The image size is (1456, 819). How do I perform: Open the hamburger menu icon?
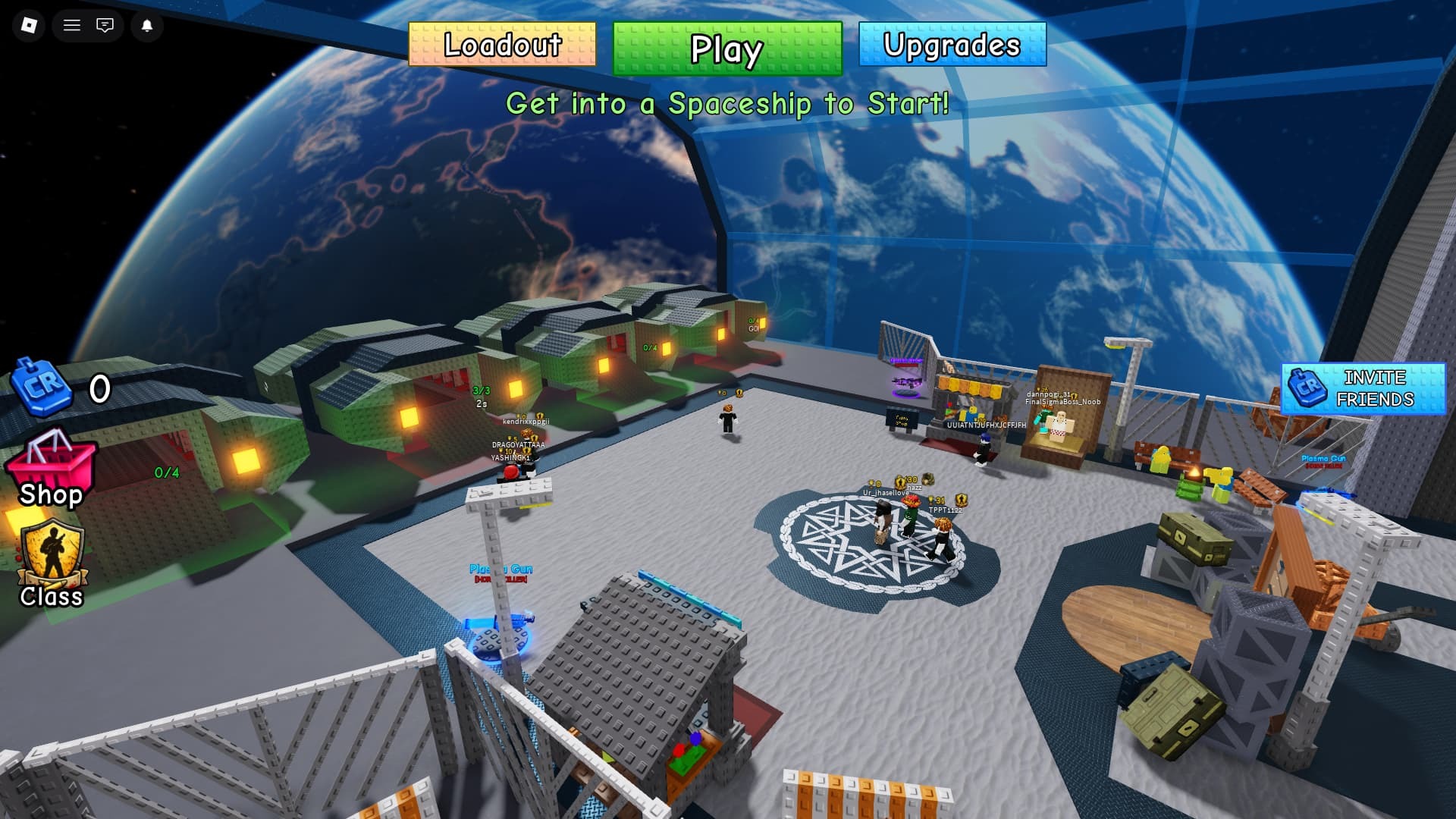tap(72, 26)
